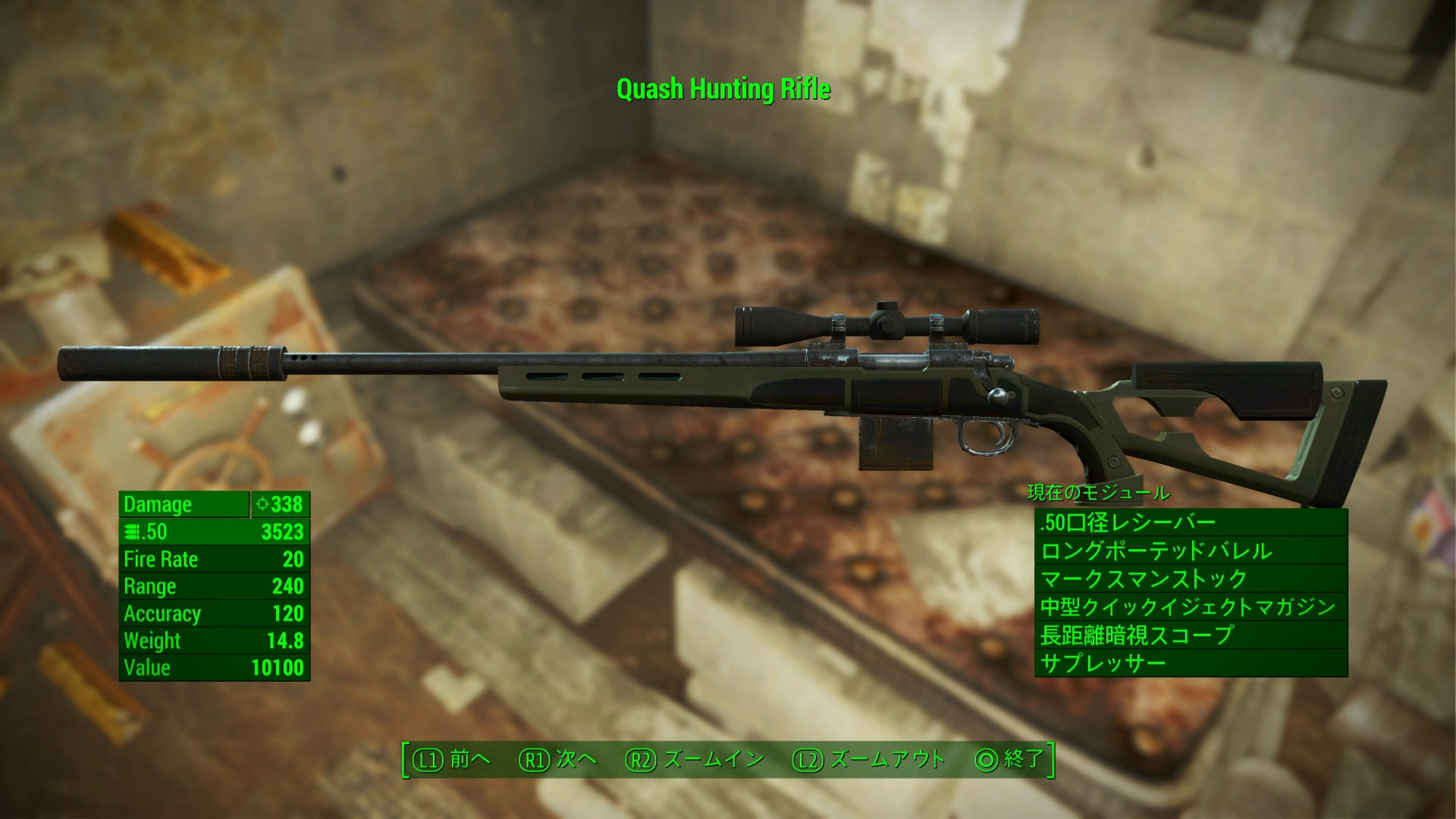Select the 中型クイックイジェクトマガジン module
This screenshot has width=1456, height=819.
point(1191,607)
